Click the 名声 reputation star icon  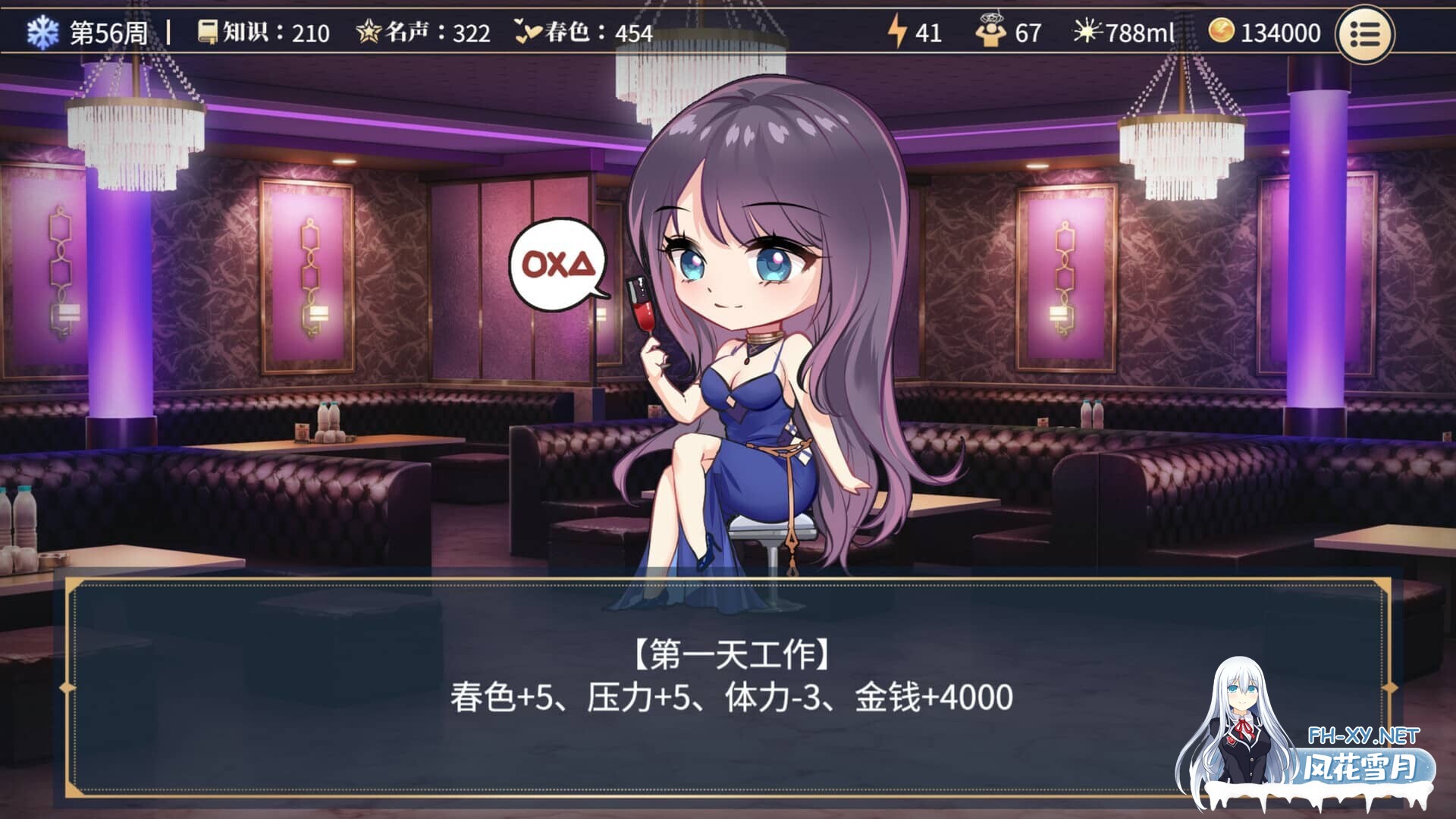tap(368, 32)
